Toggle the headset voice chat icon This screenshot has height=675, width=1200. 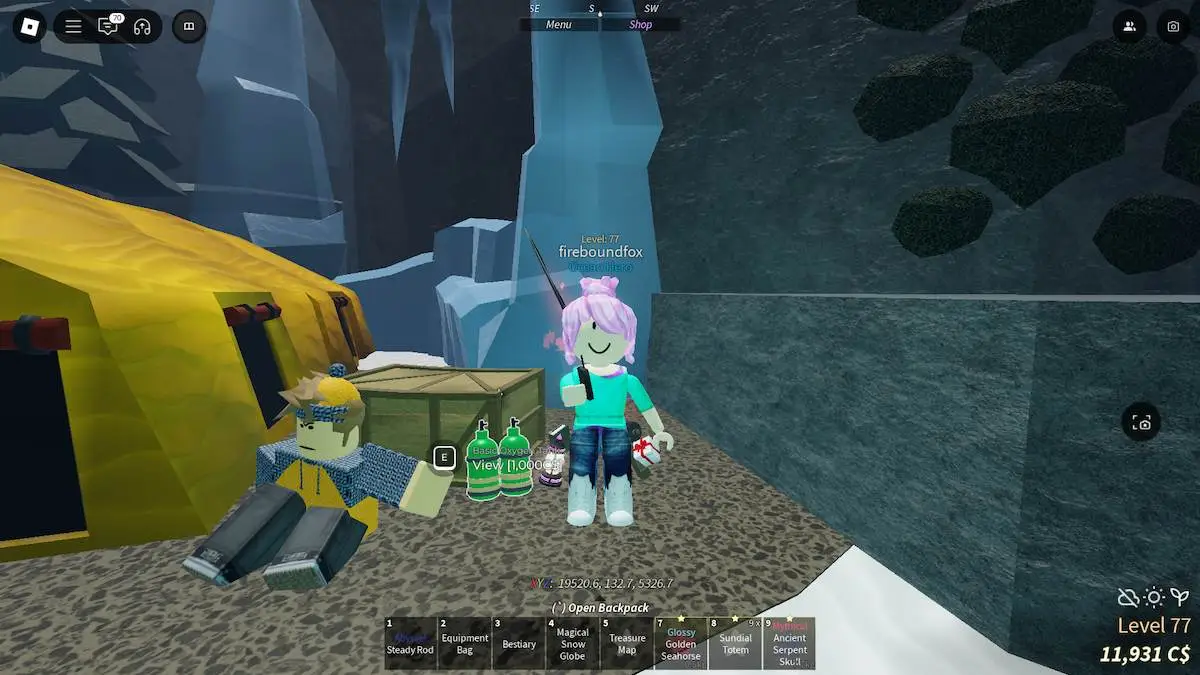tap(142, 26)
